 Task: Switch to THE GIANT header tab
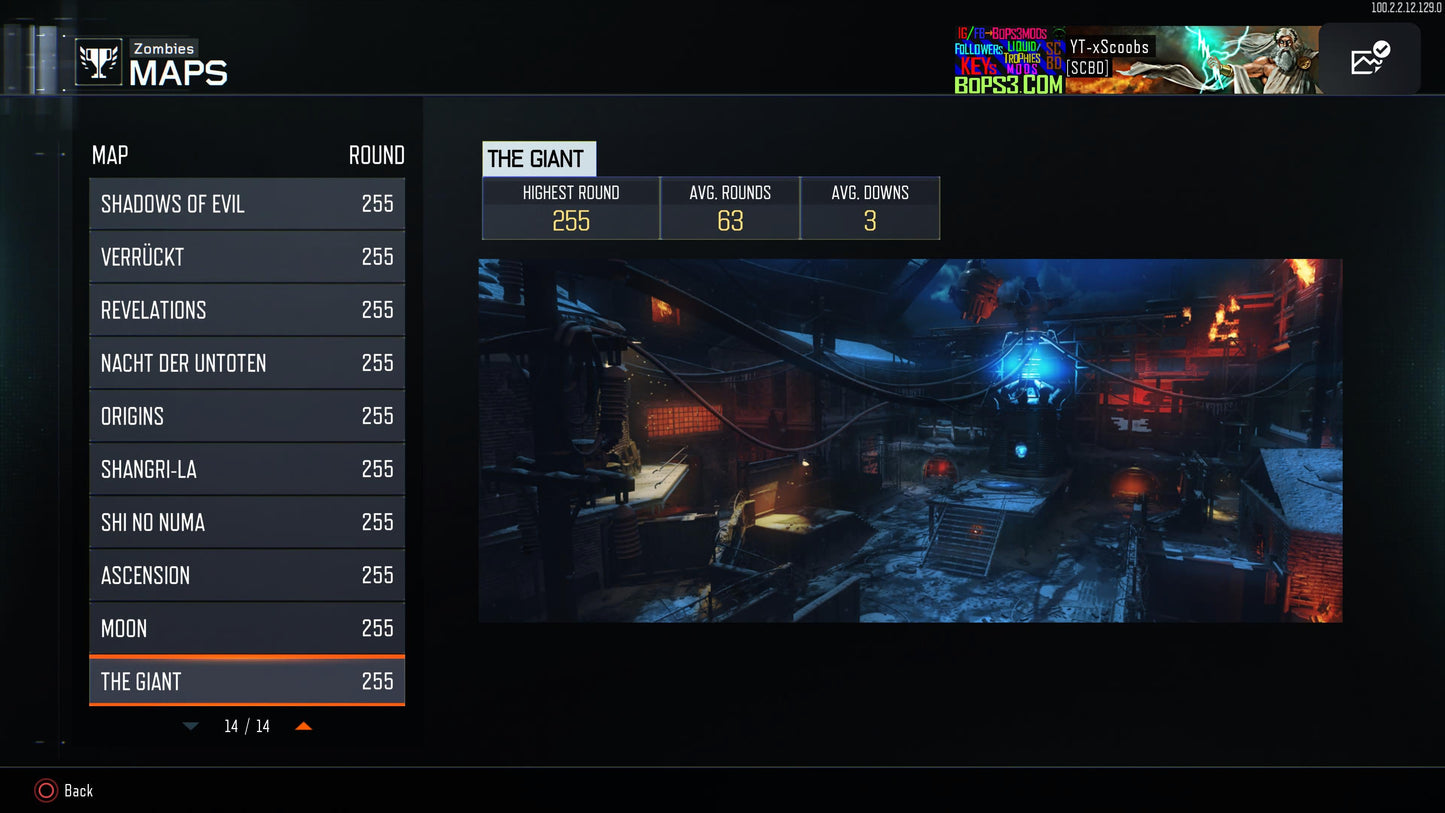[539, 158]
